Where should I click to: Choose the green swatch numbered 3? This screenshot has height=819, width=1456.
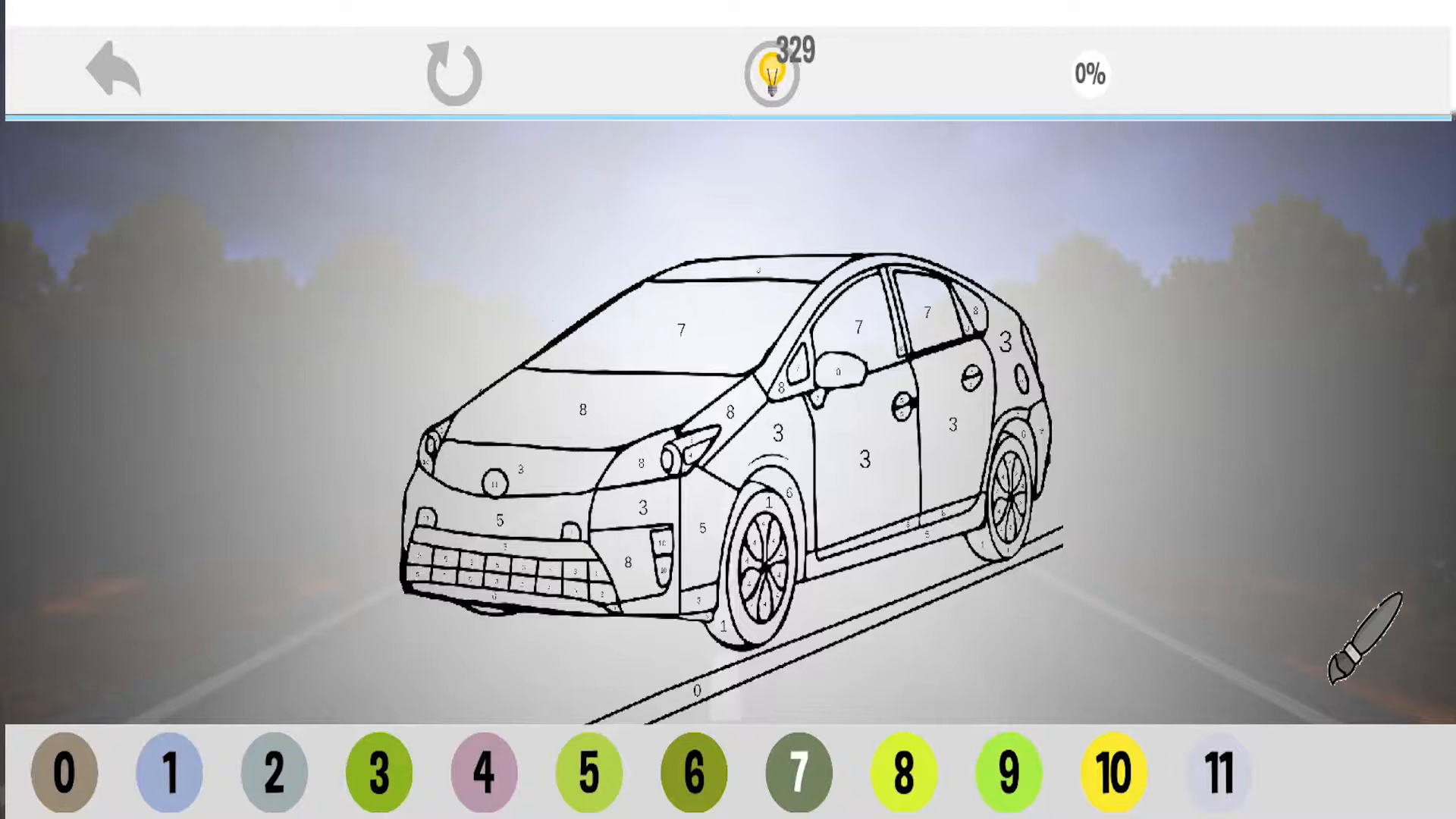tap(379, 771)
